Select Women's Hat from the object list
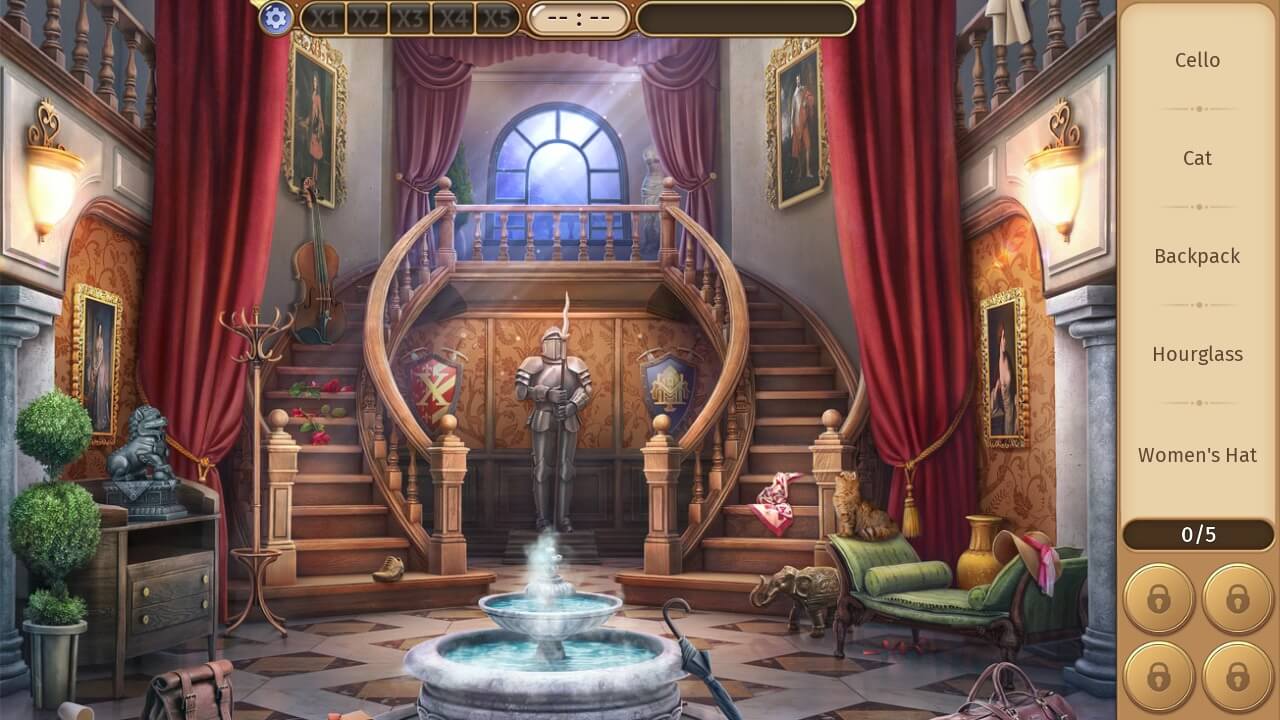The image size is (1280, 720). [1197, 455]
